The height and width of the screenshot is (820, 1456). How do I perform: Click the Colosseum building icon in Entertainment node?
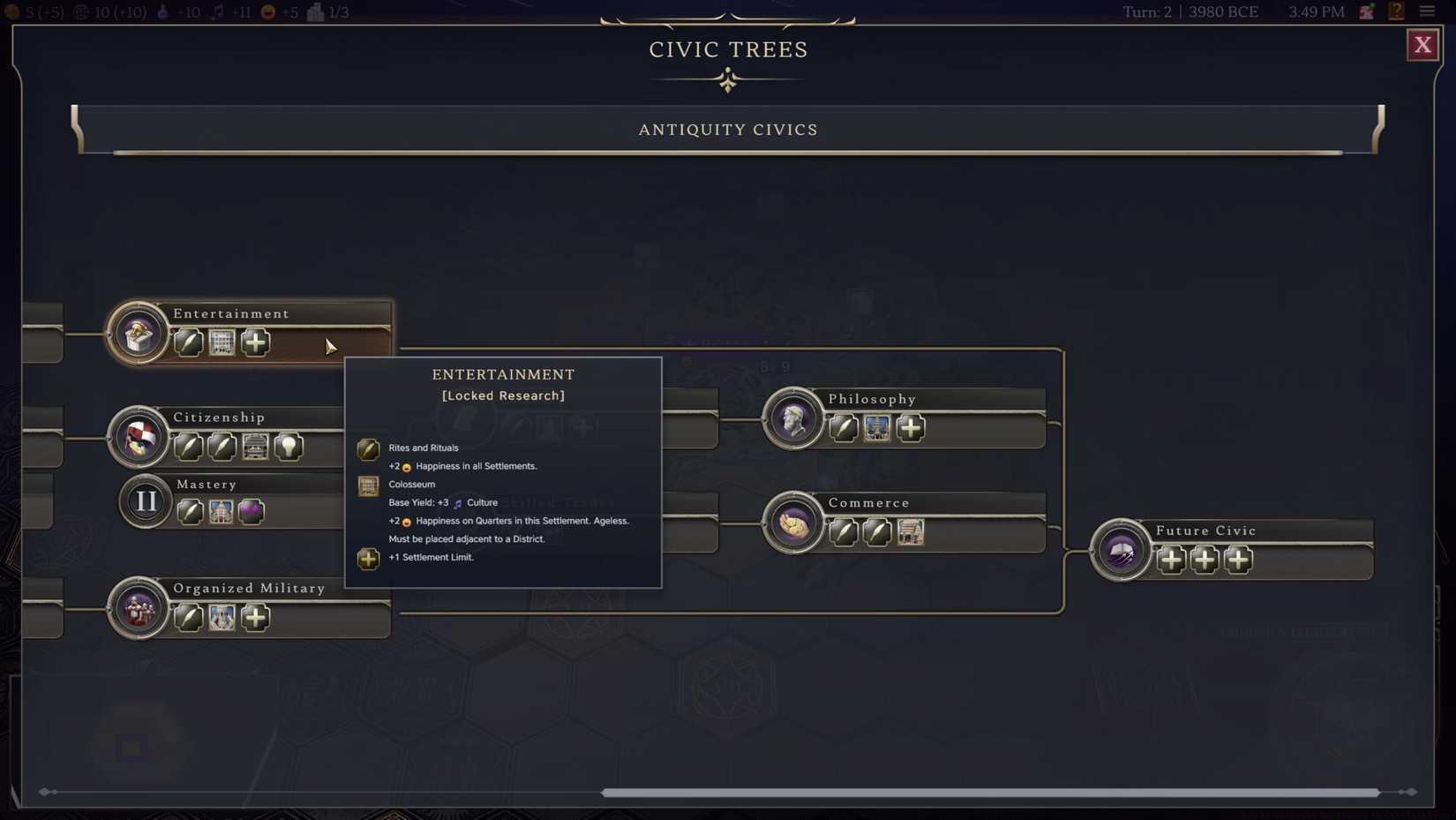[221, 342]
